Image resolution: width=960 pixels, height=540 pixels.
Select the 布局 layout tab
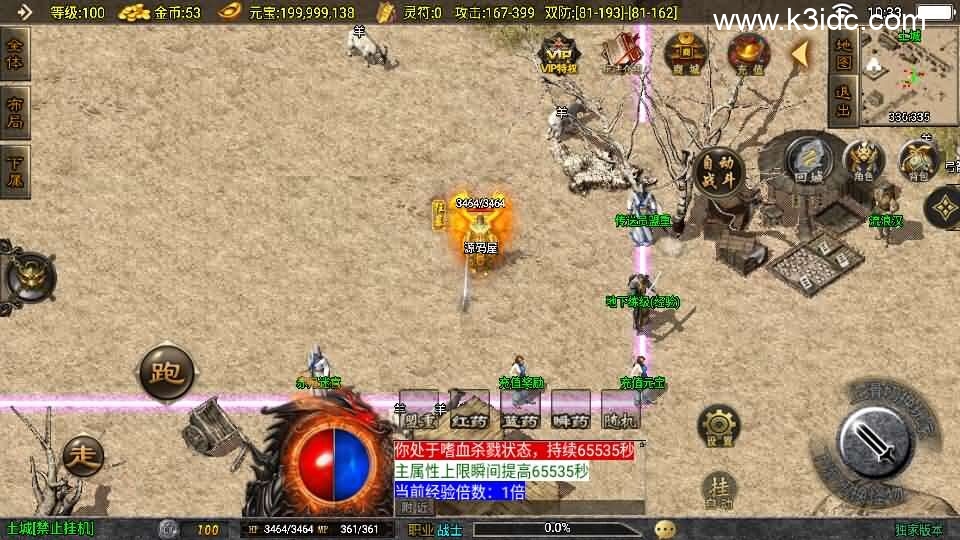tap(16, 112)
